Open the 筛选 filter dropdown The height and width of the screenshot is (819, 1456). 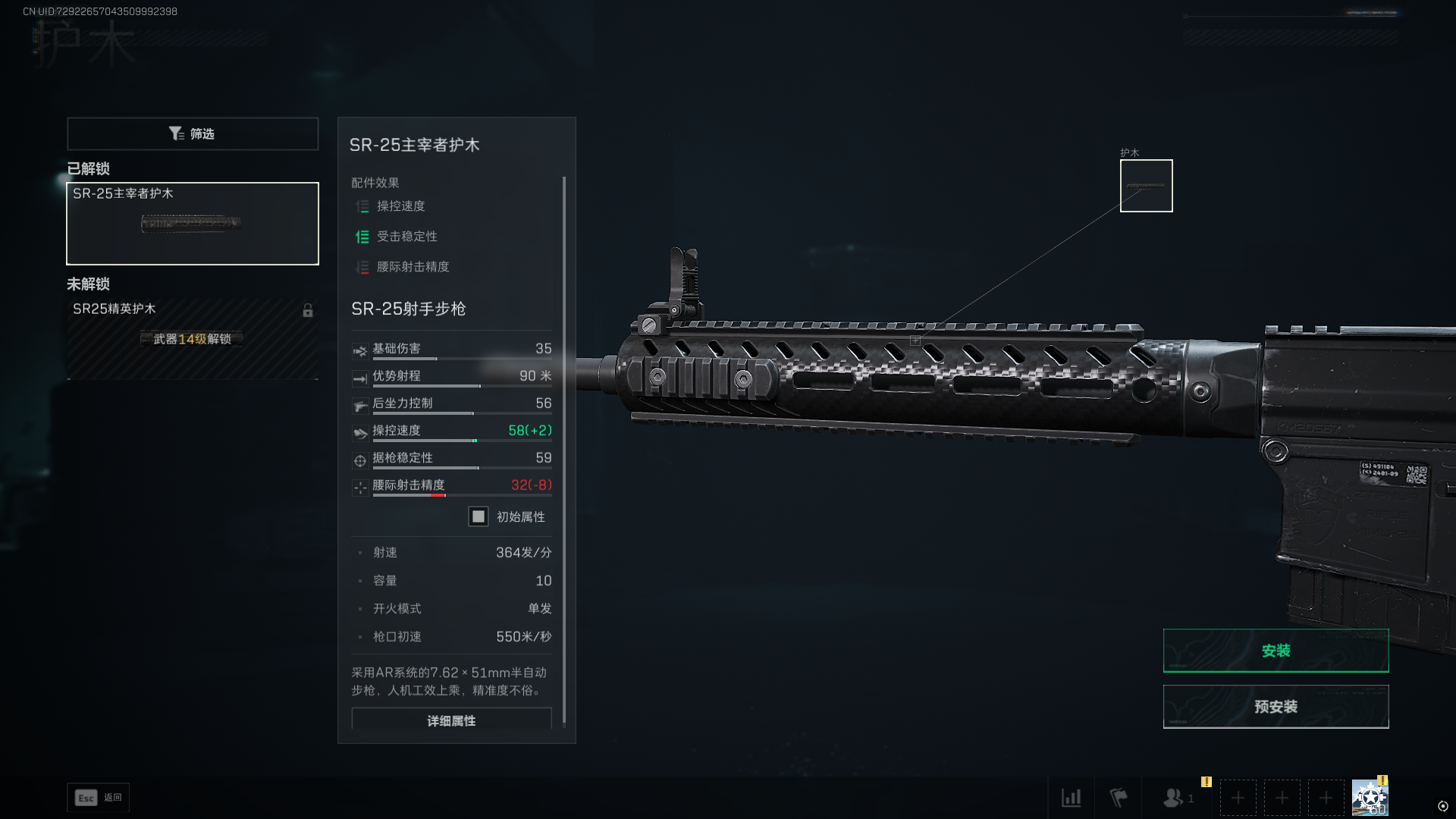pos(192,133)
